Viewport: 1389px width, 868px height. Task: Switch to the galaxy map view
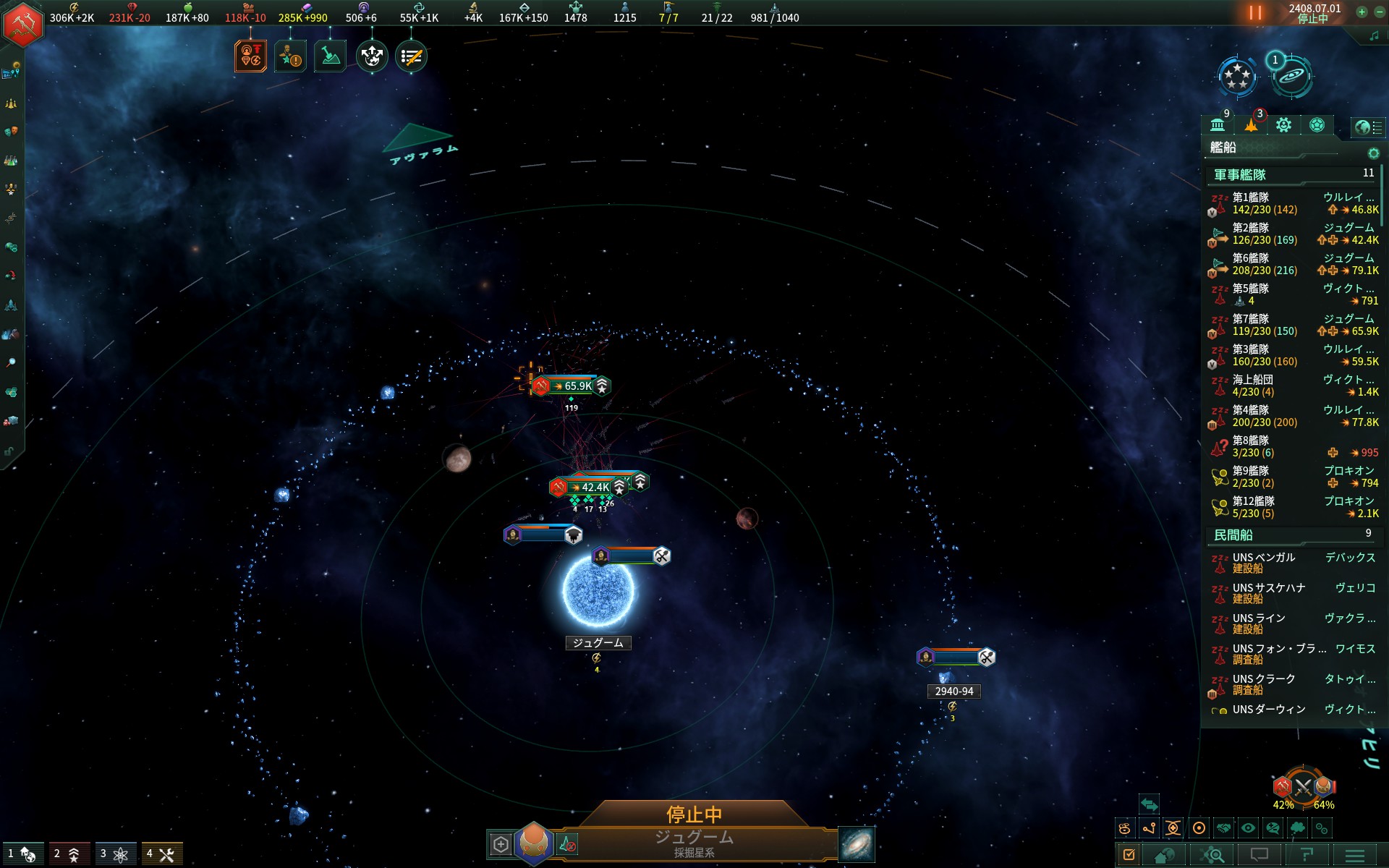[x=857, y=844]
